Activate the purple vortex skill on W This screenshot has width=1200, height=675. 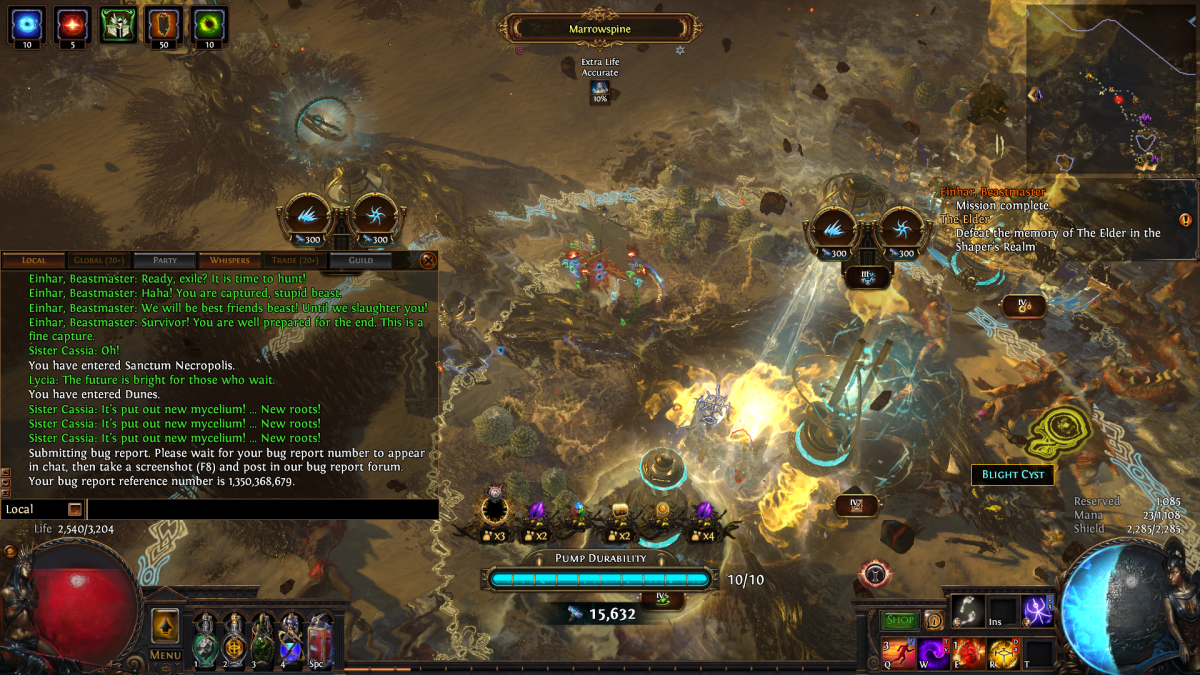pyautogui.click(x=934, y=654)
